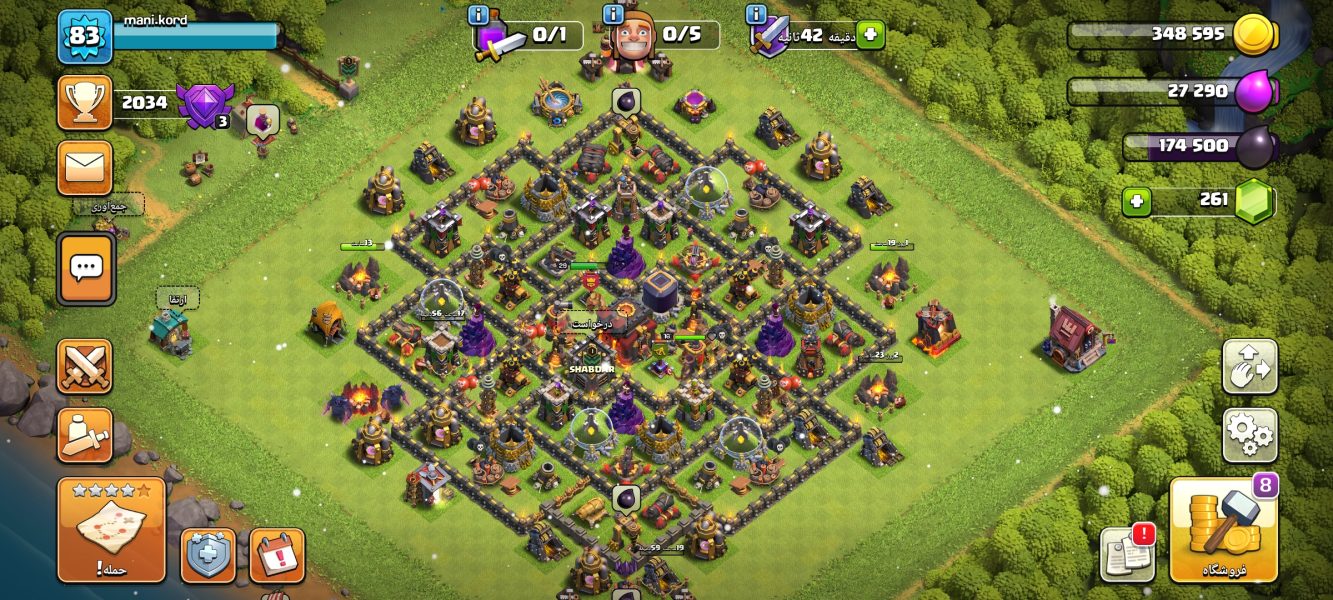Open the news notes with red alert
The height and width of the screenshot is (600, 1333).
[x=1127, y=553]
